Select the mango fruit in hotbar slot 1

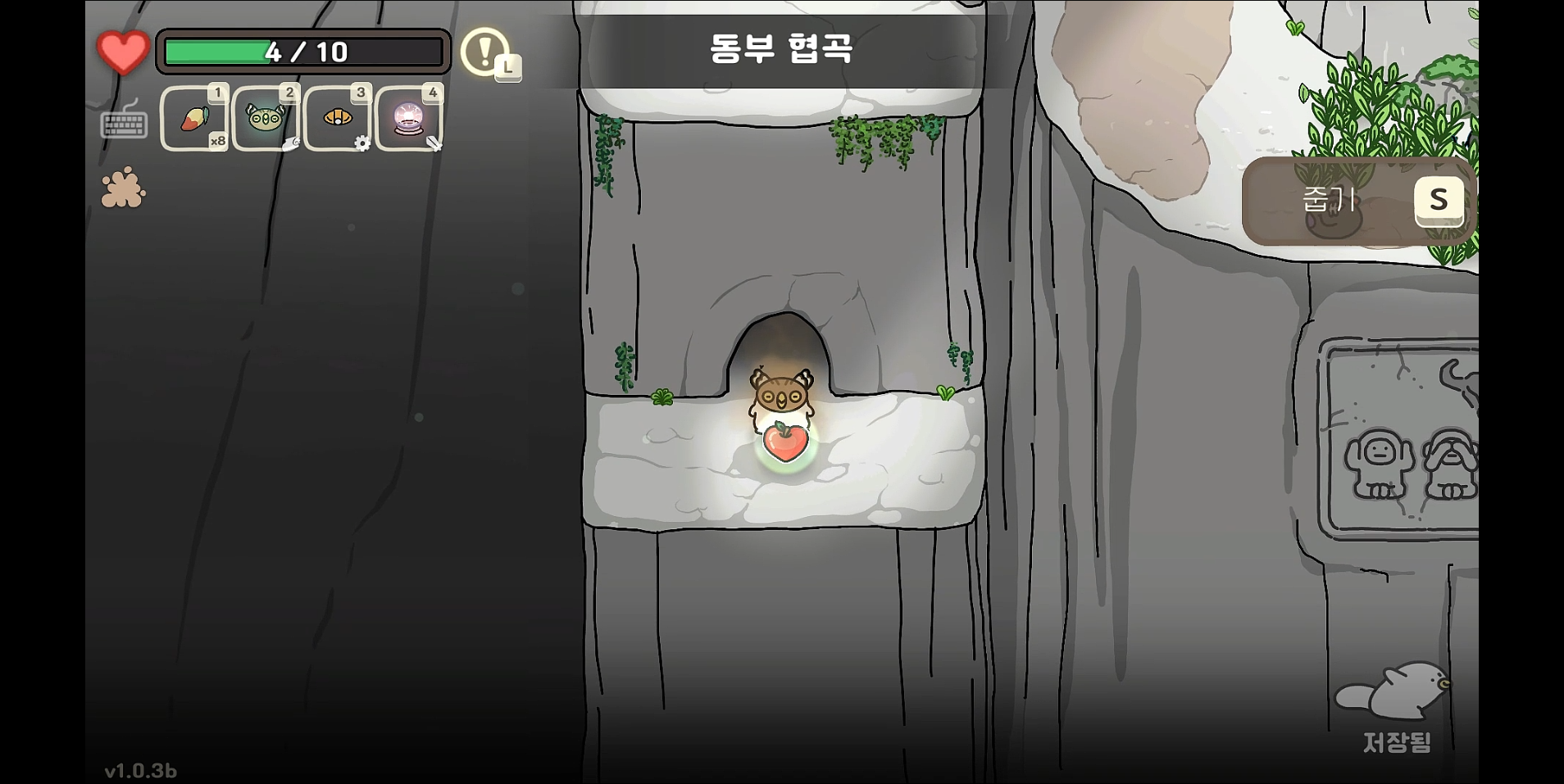(194, 119)
